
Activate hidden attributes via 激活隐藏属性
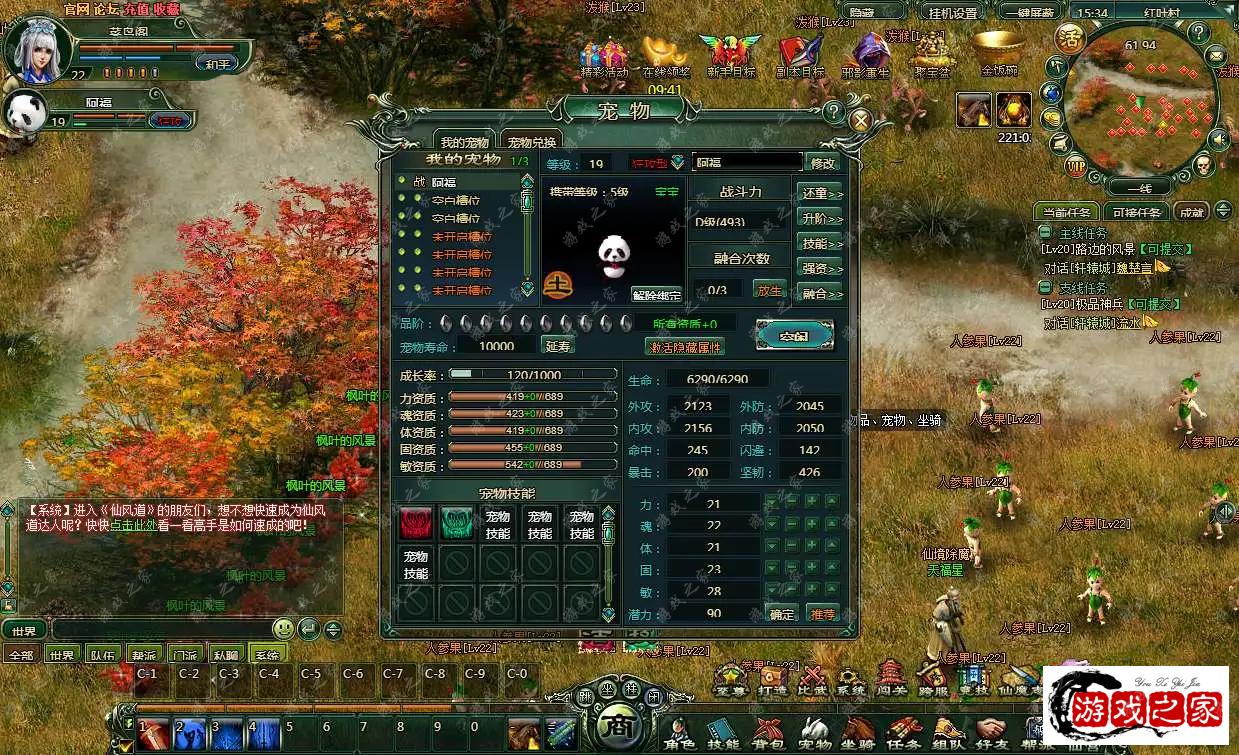click(685, 347)
